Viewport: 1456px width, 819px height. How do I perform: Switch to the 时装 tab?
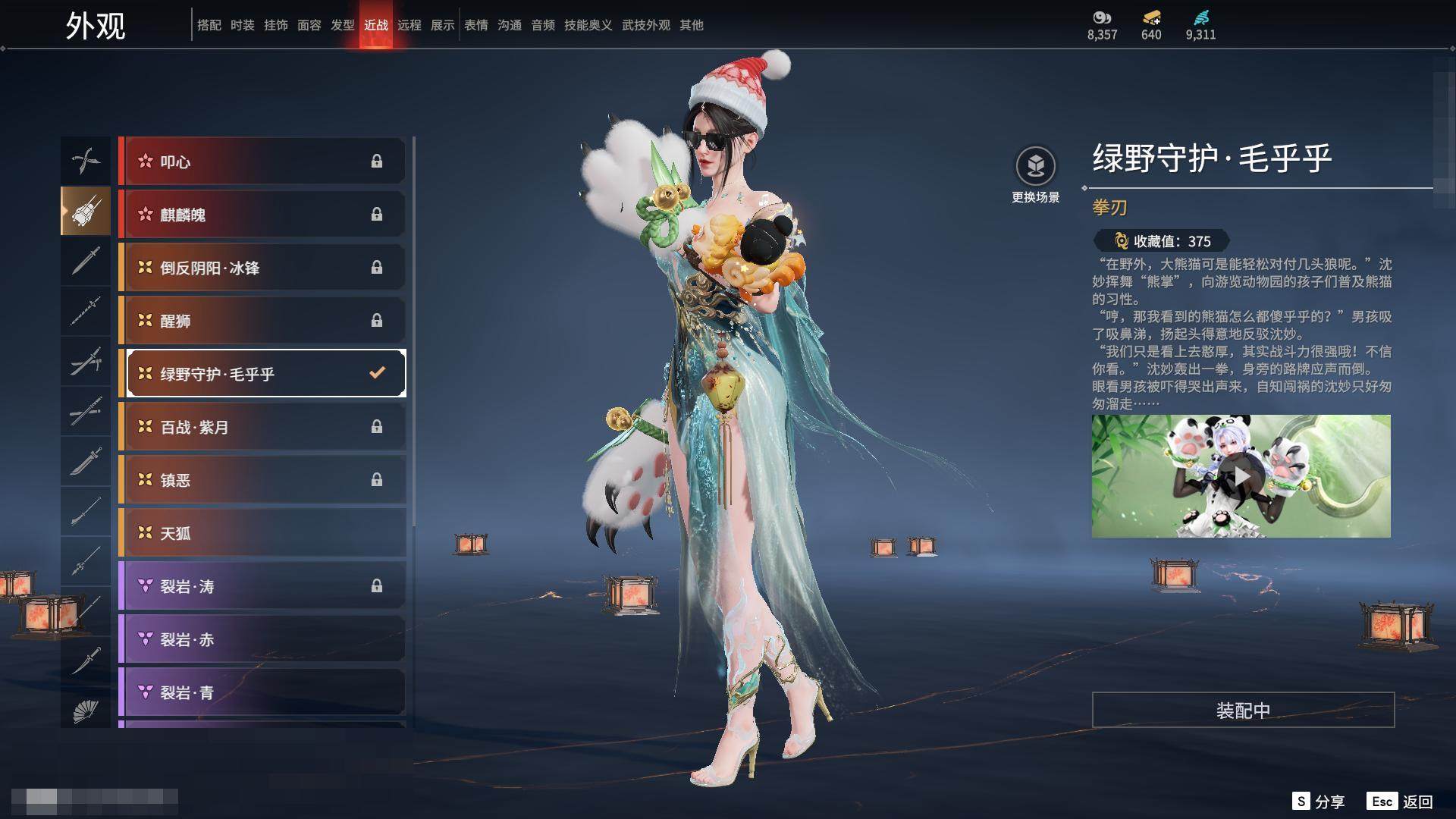(x=243, y=25)
